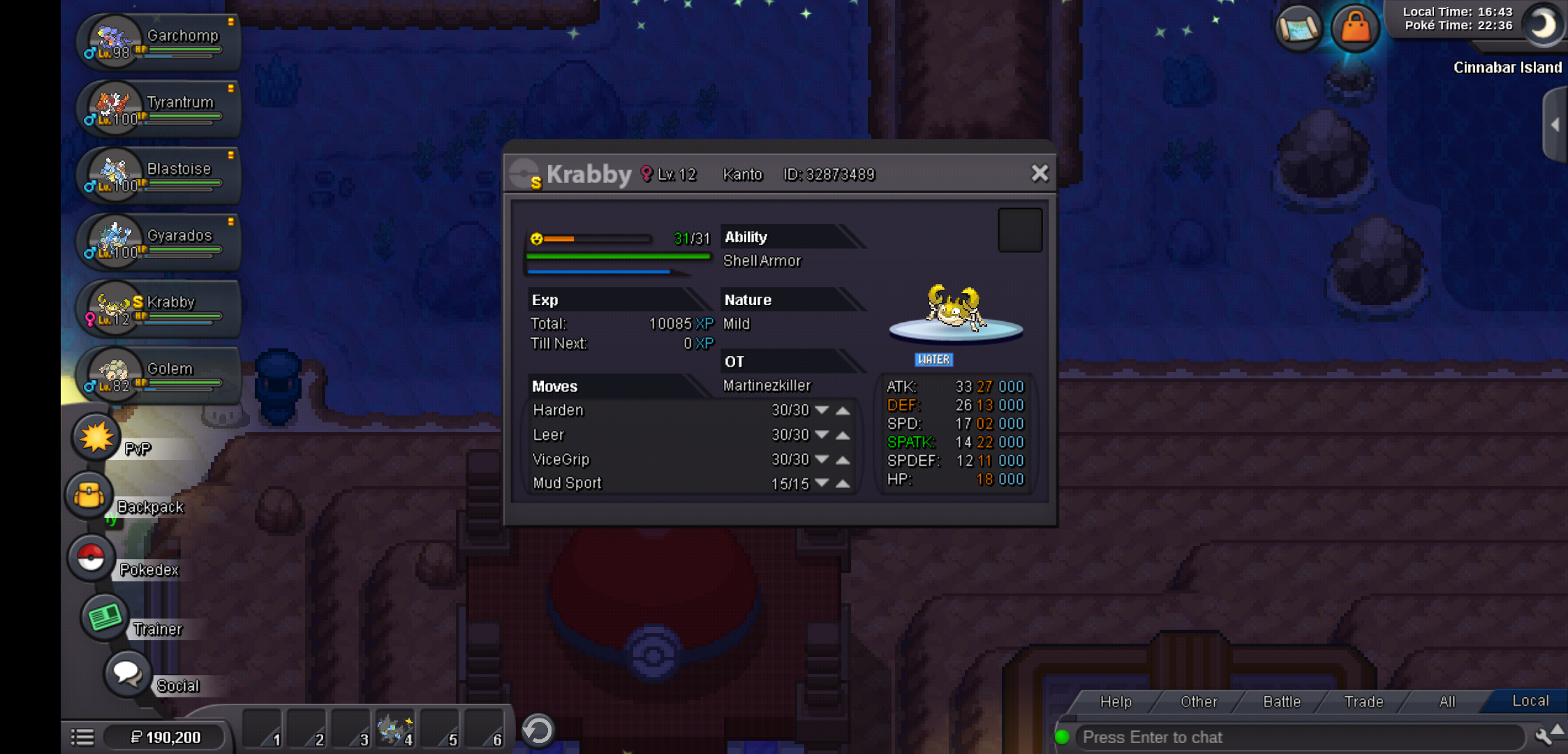The height and width of the screenshot is (754, 1568).
Task: Show the Trainer card
Action: point(105,617)
